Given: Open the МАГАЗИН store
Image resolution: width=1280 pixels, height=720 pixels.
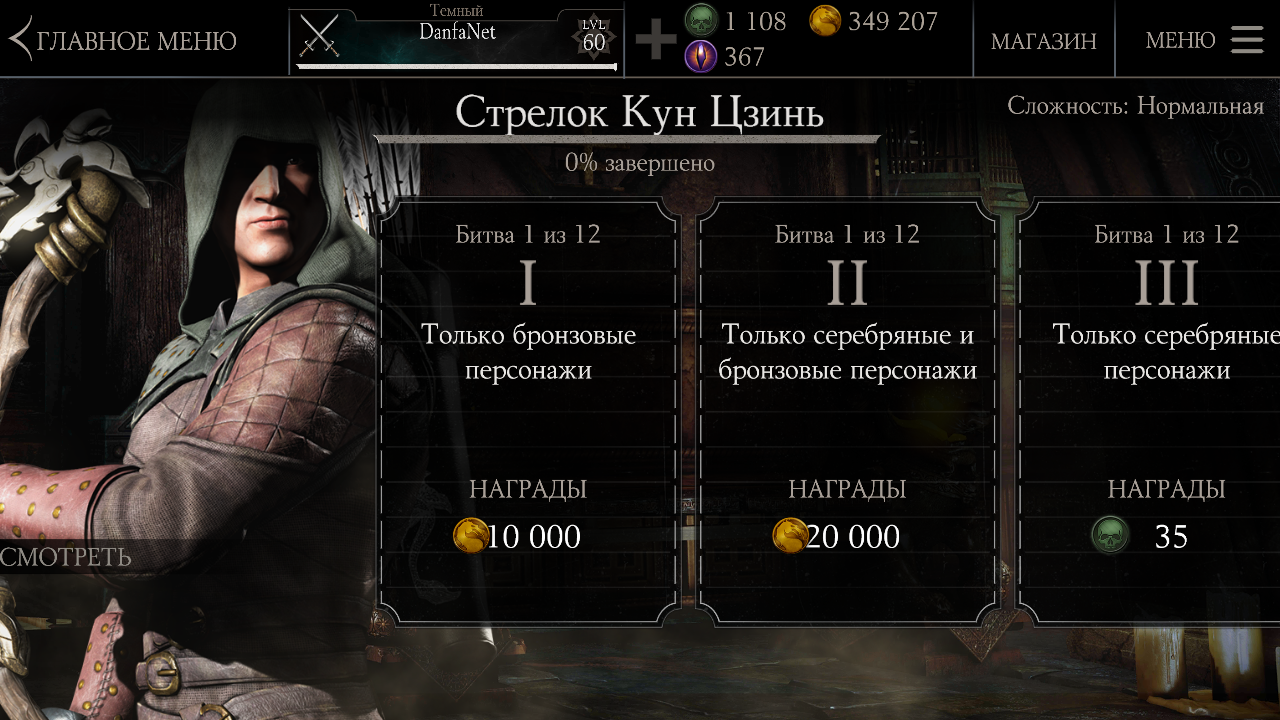Looking at the screenshot, I should pos(1043,40).
